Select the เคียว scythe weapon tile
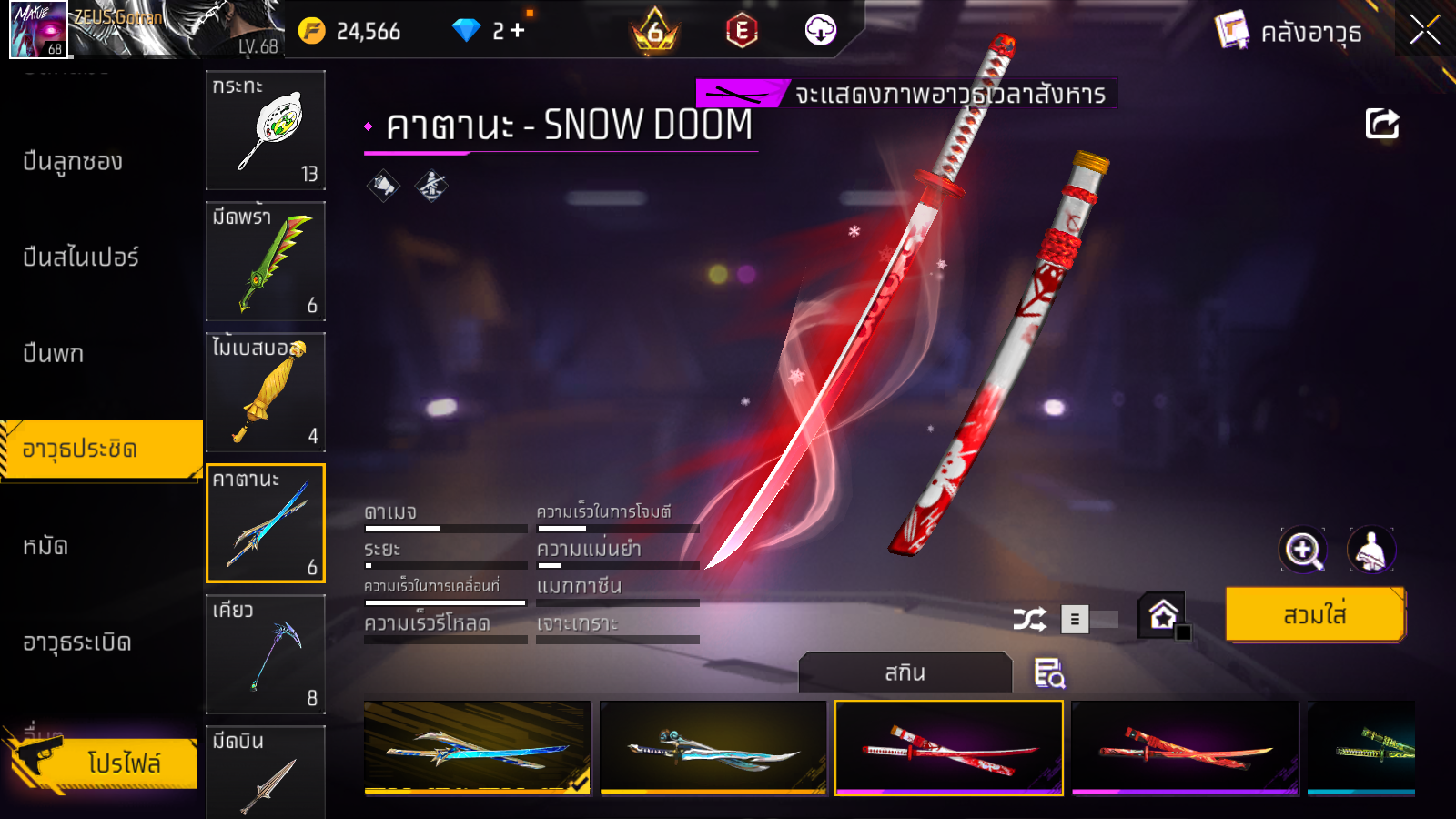This screenshot has width=1456, height=819. 266,654
